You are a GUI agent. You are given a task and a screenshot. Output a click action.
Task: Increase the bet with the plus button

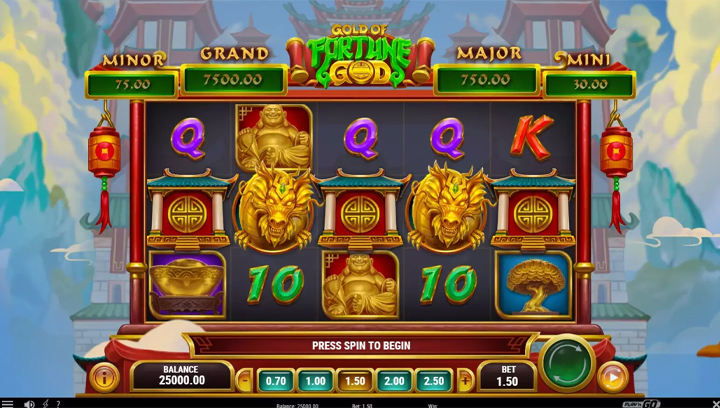pyautogui.click(x=465, y=381)
